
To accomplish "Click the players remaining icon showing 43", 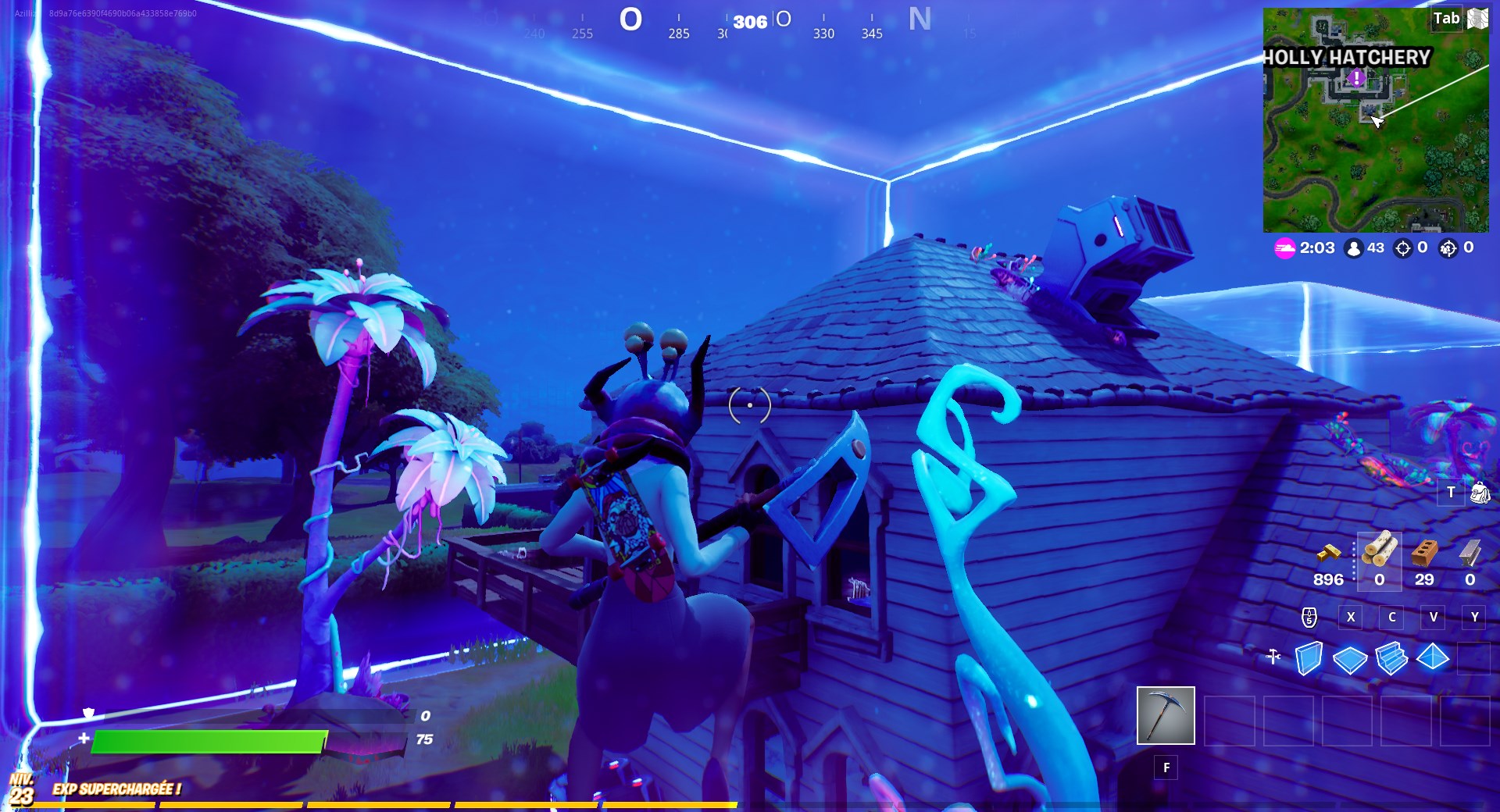I will coord(1356,248).
